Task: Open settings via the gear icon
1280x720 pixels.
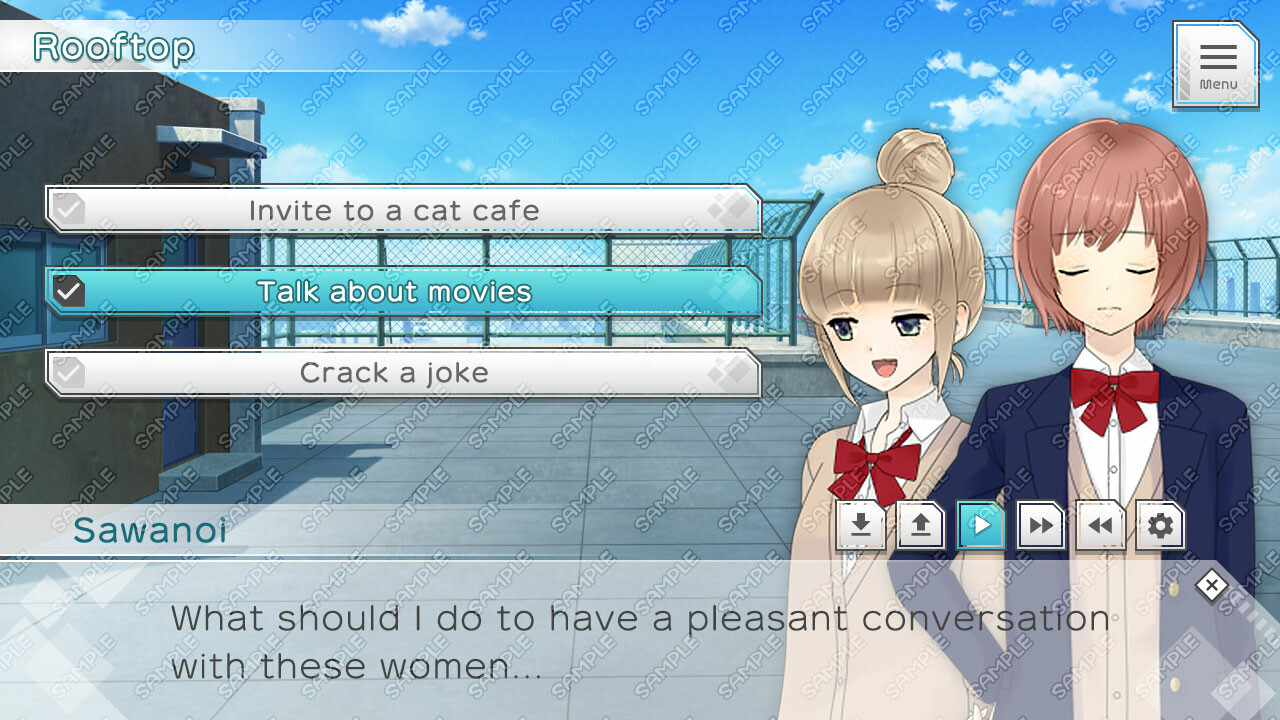Action: click(x=1159, y=524)
